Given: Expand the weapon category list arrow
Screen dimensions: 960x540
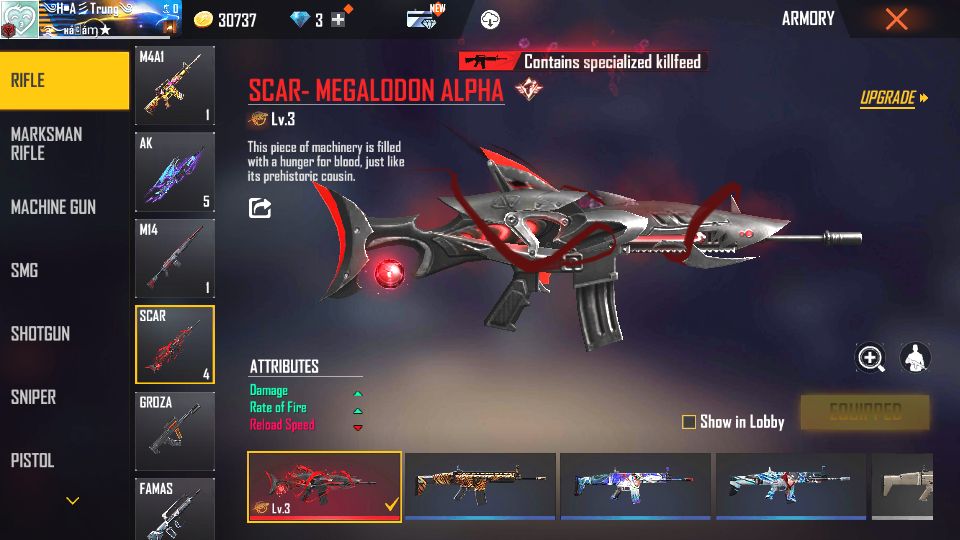Looking at the screenshot, I should [x=72, y=500].
